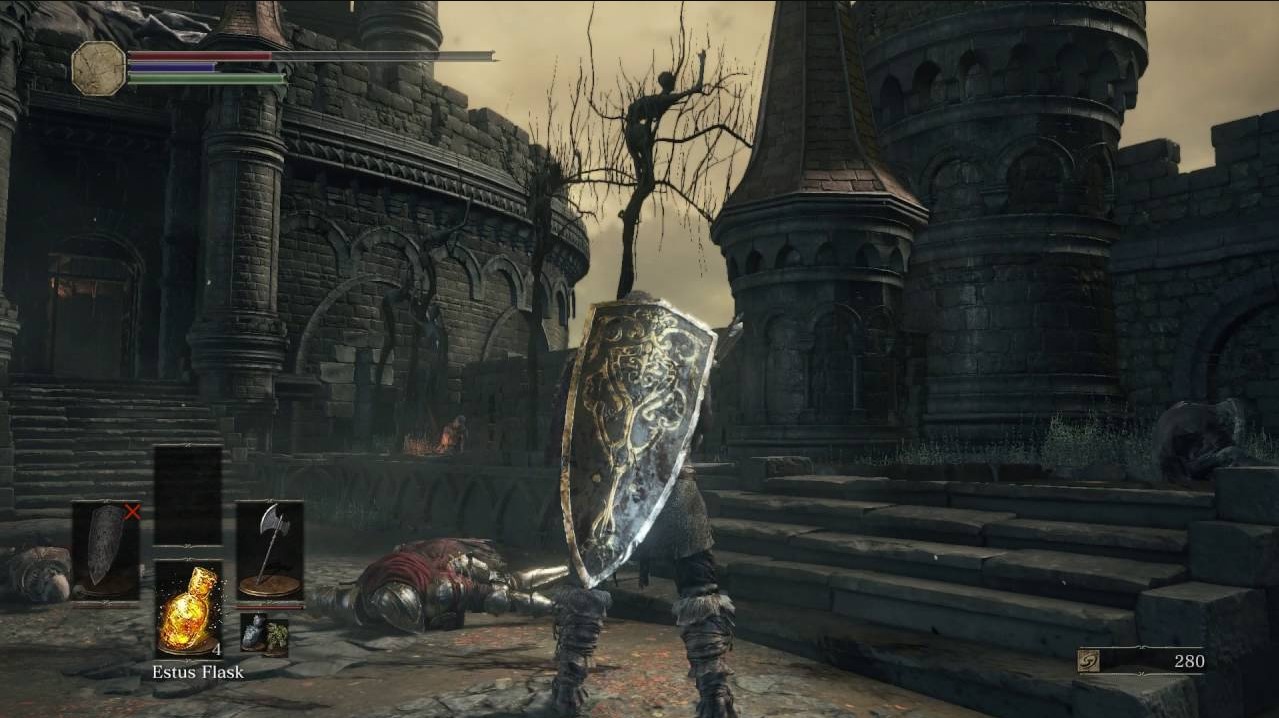The width and height of the screenshot is (1279, 718).
Task: Click the empty spell slot above Estus
Action: 188,495
